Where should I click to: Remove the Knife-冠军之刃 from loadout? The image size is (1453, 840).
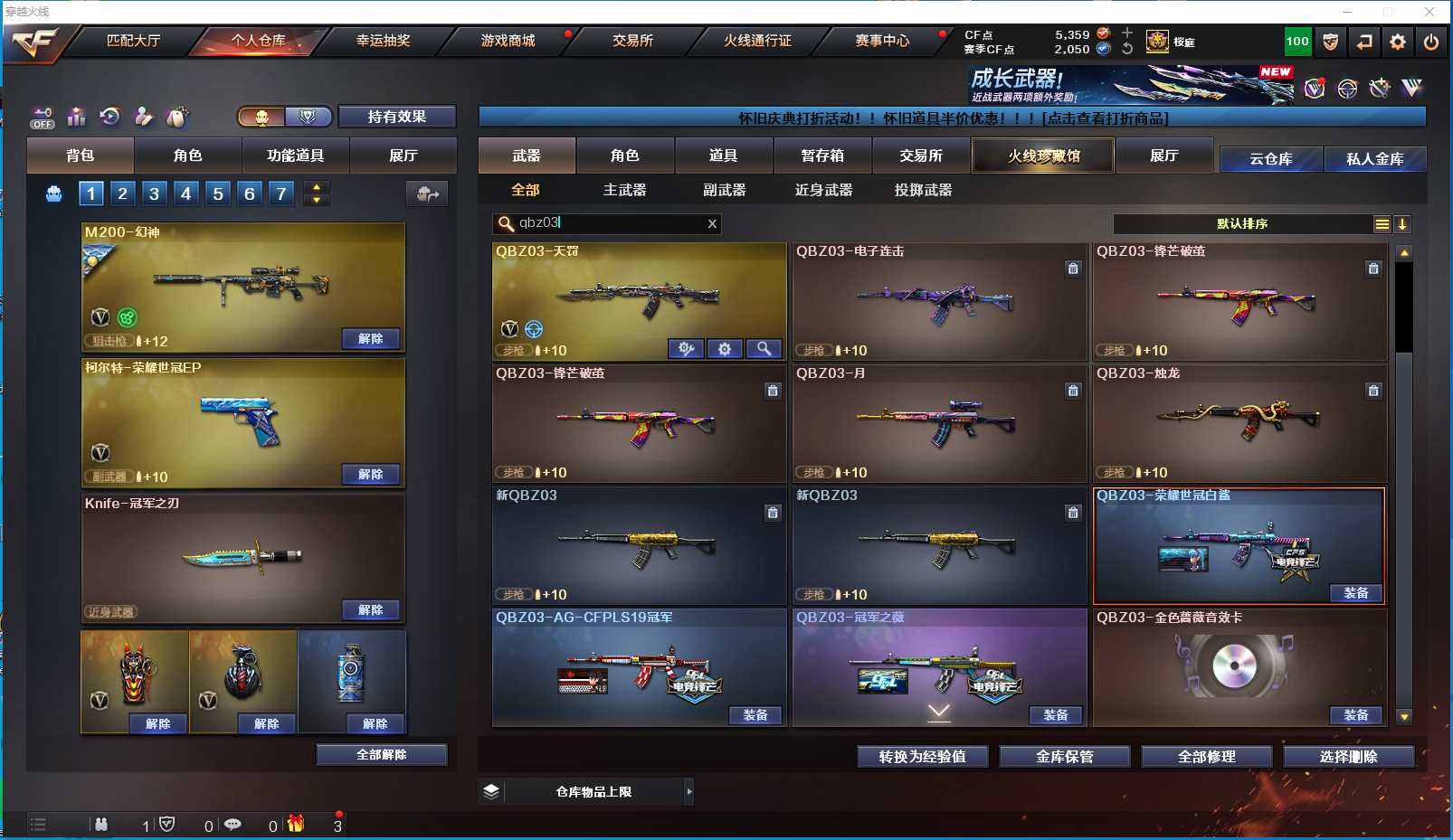(x=370, y=610)
